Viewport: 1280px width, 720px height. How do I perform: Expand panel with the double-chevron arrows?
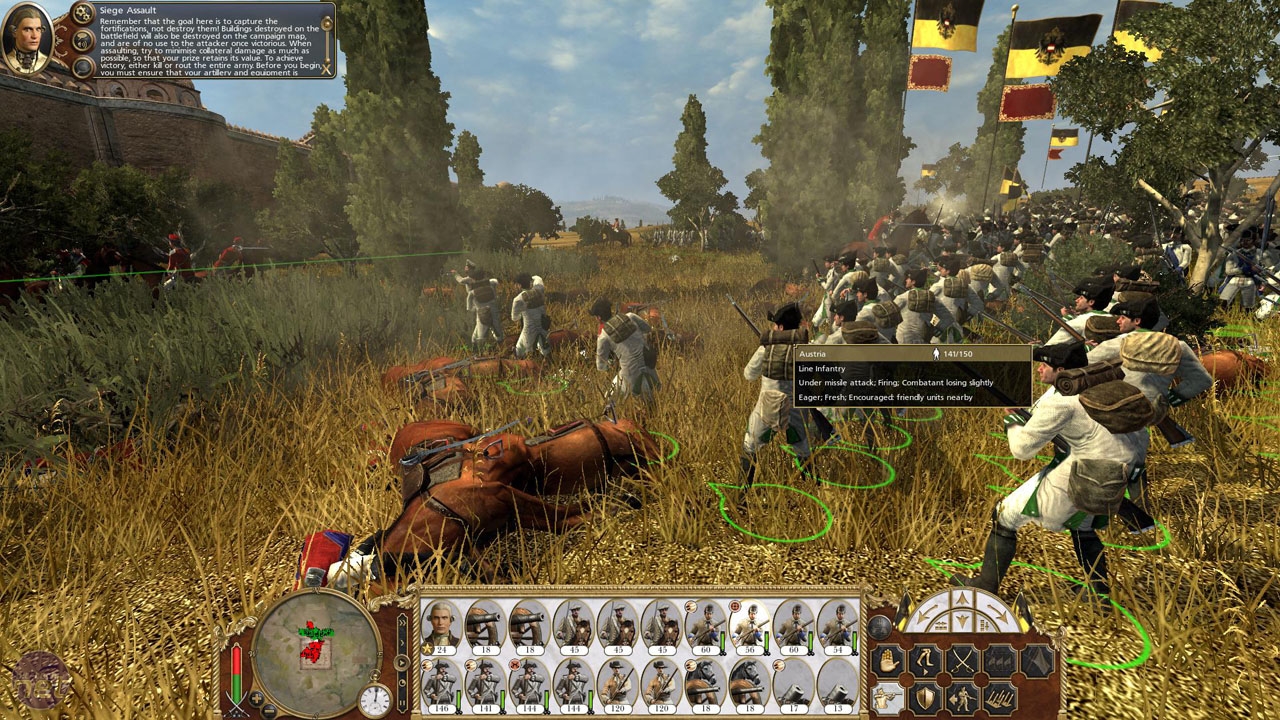[x=402, y=622]
